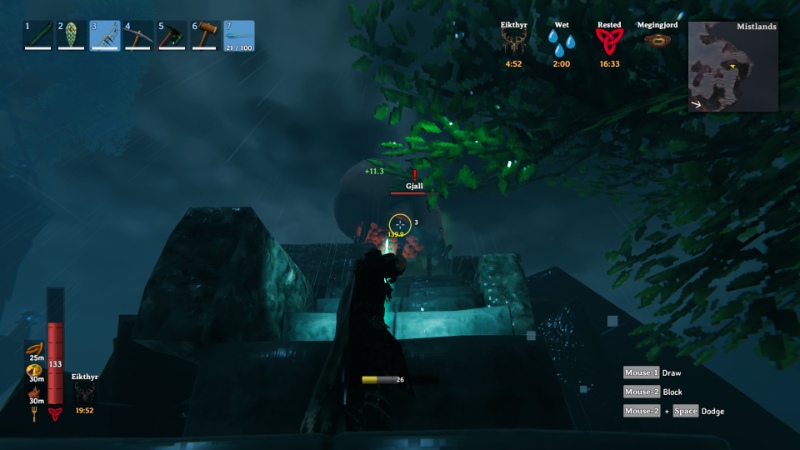
Task: Select the green sword in hotbar slot 1
Action: (x=38, y=35)
